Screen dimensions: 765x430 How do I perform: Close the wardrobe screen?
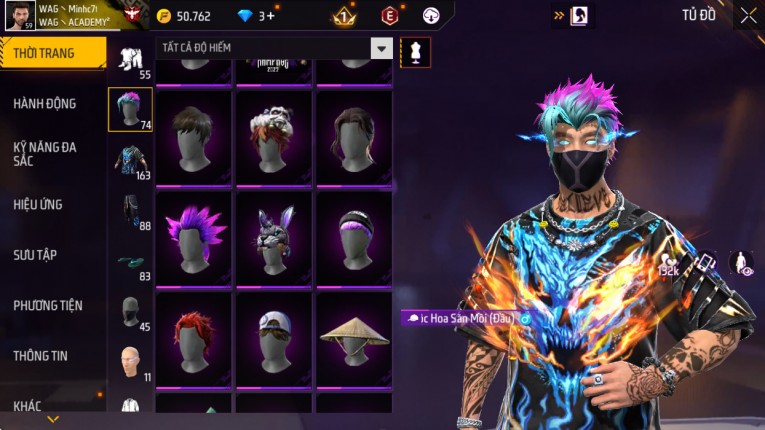coord(748,15)
